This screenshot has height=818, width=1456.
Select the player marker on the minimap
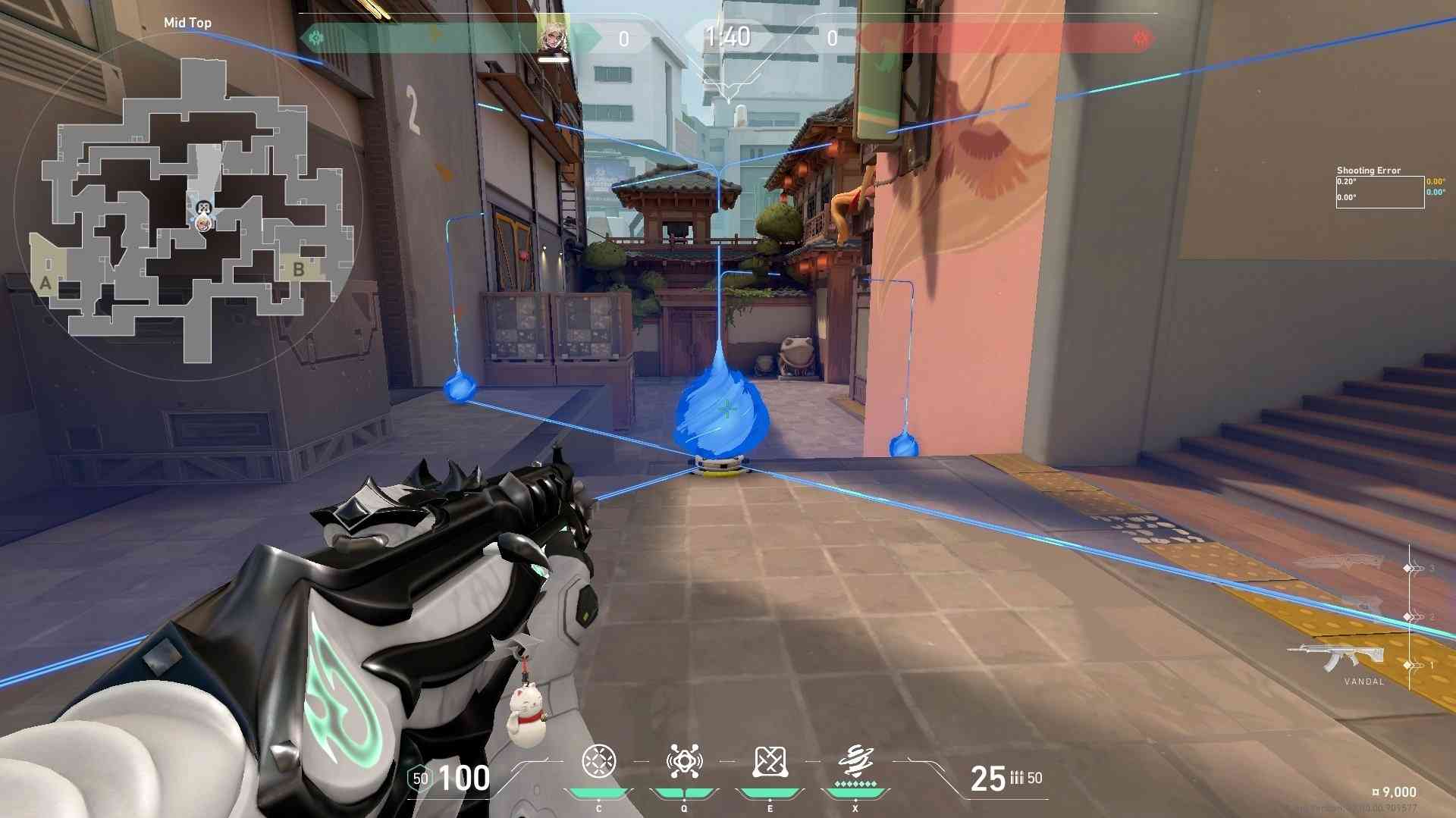(202, 222)
